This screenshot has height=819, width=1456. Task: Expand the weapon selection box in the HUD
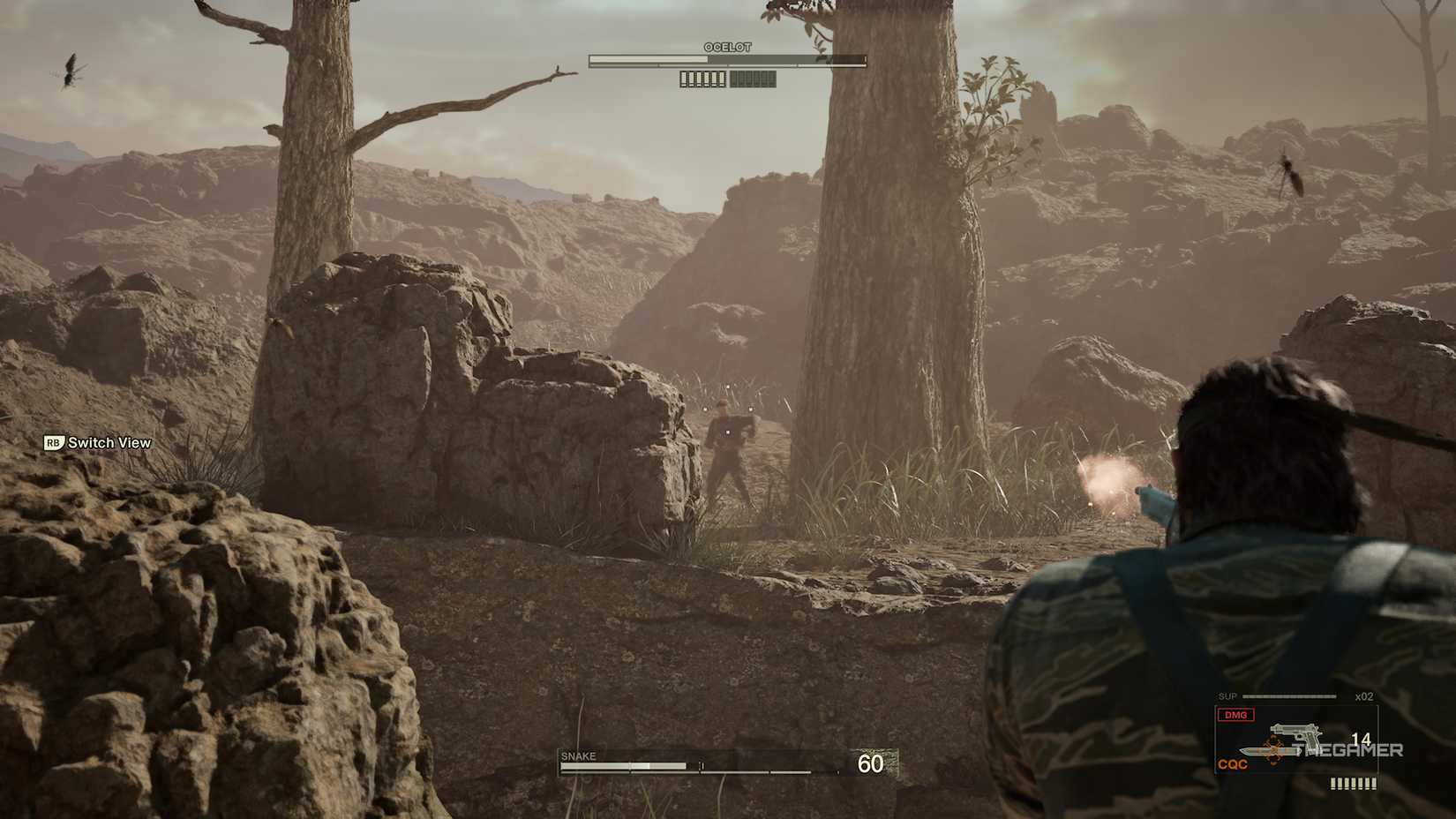click(1295, 740)
